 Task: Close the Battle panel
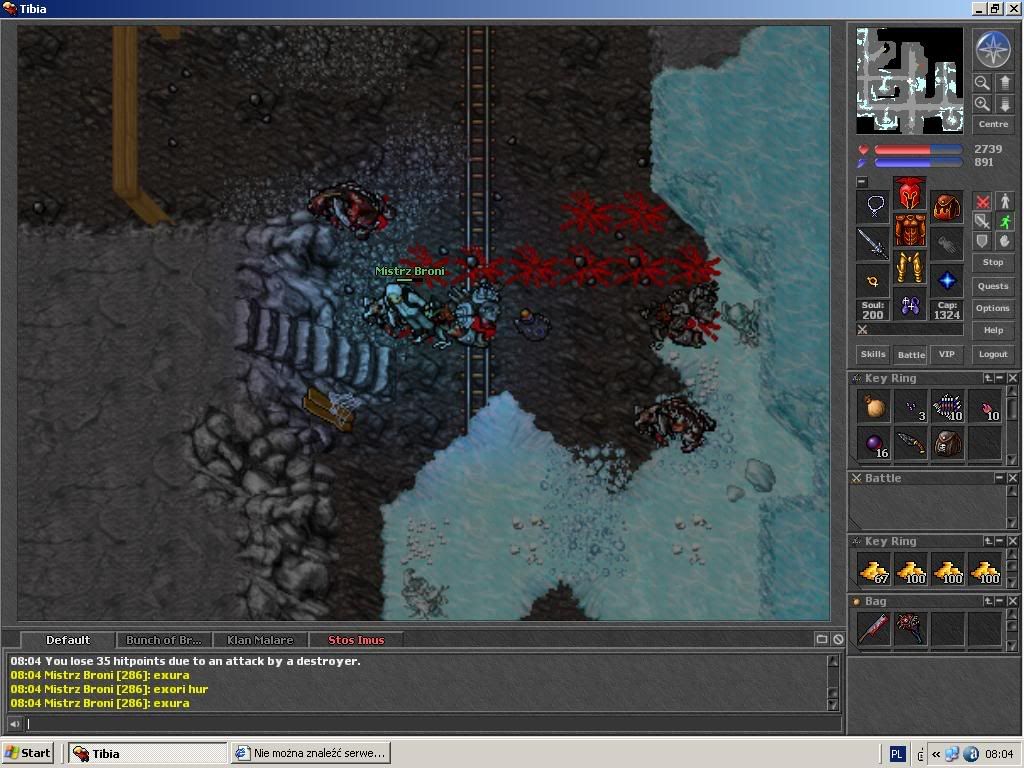pyautogui.click(x=1013, y=478)
